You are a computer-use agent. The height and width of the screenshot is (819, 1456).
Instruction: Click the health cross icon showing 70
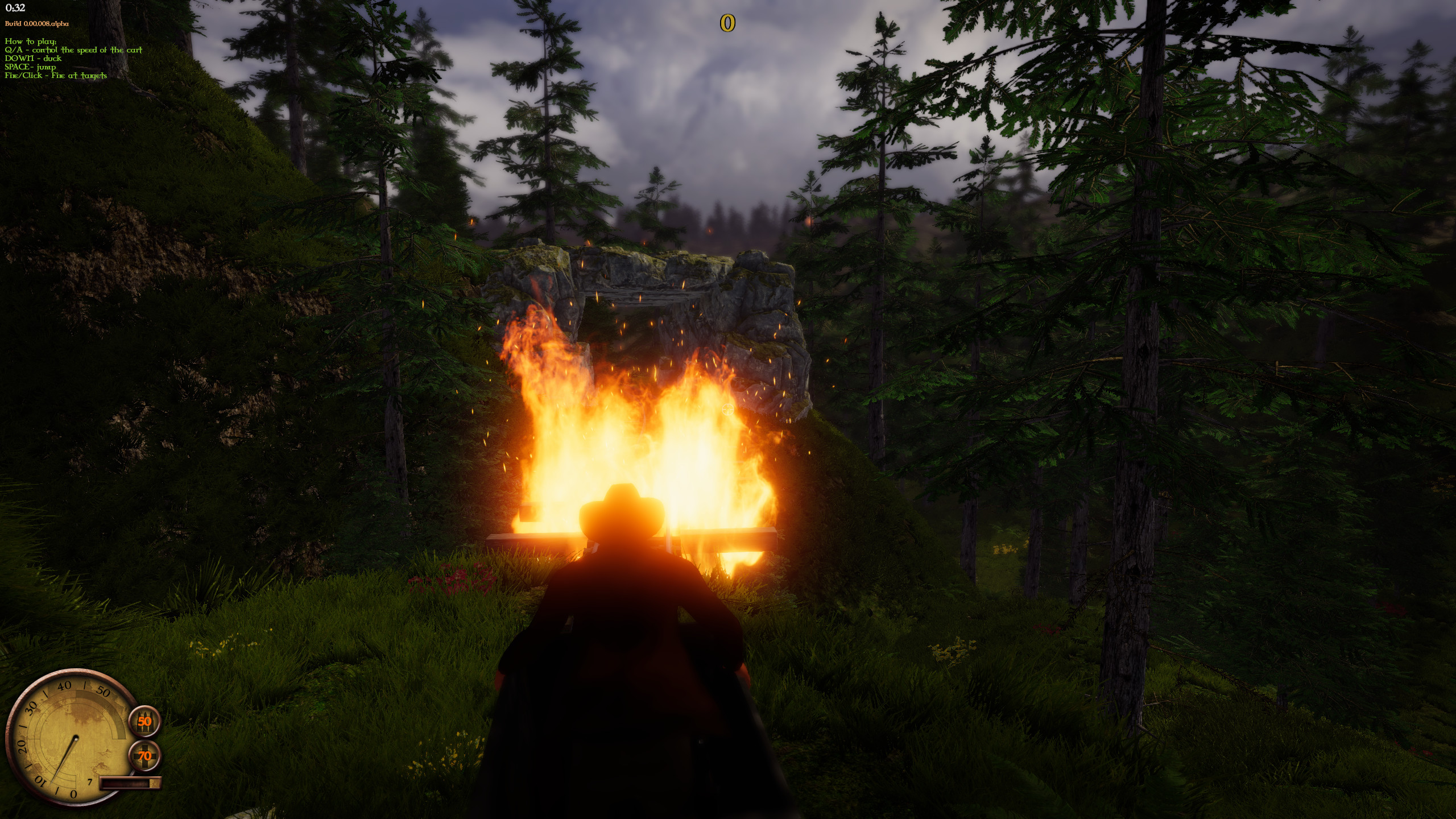pos(145,755)
